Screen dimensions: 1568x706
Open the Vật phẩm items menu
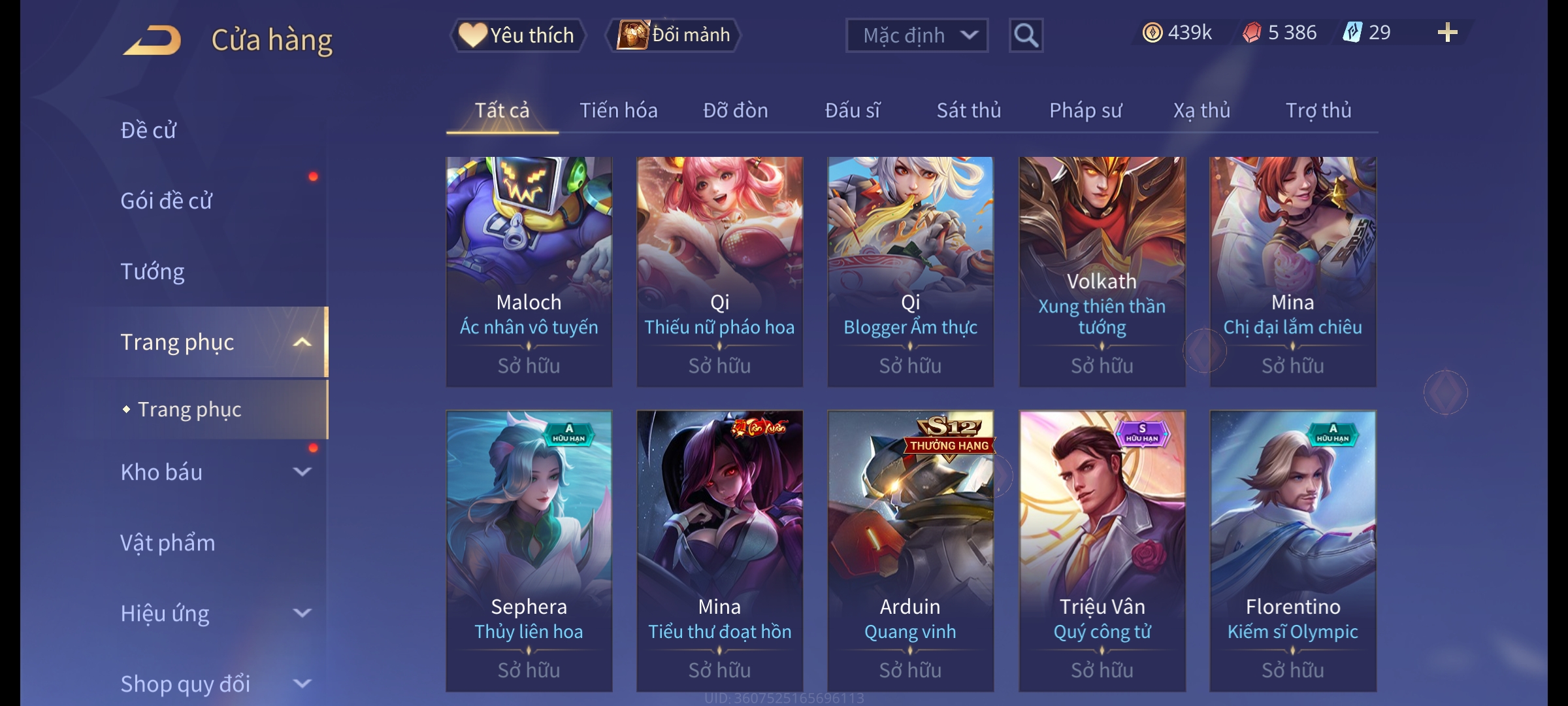pyautogui.click(x=167, y=543)
